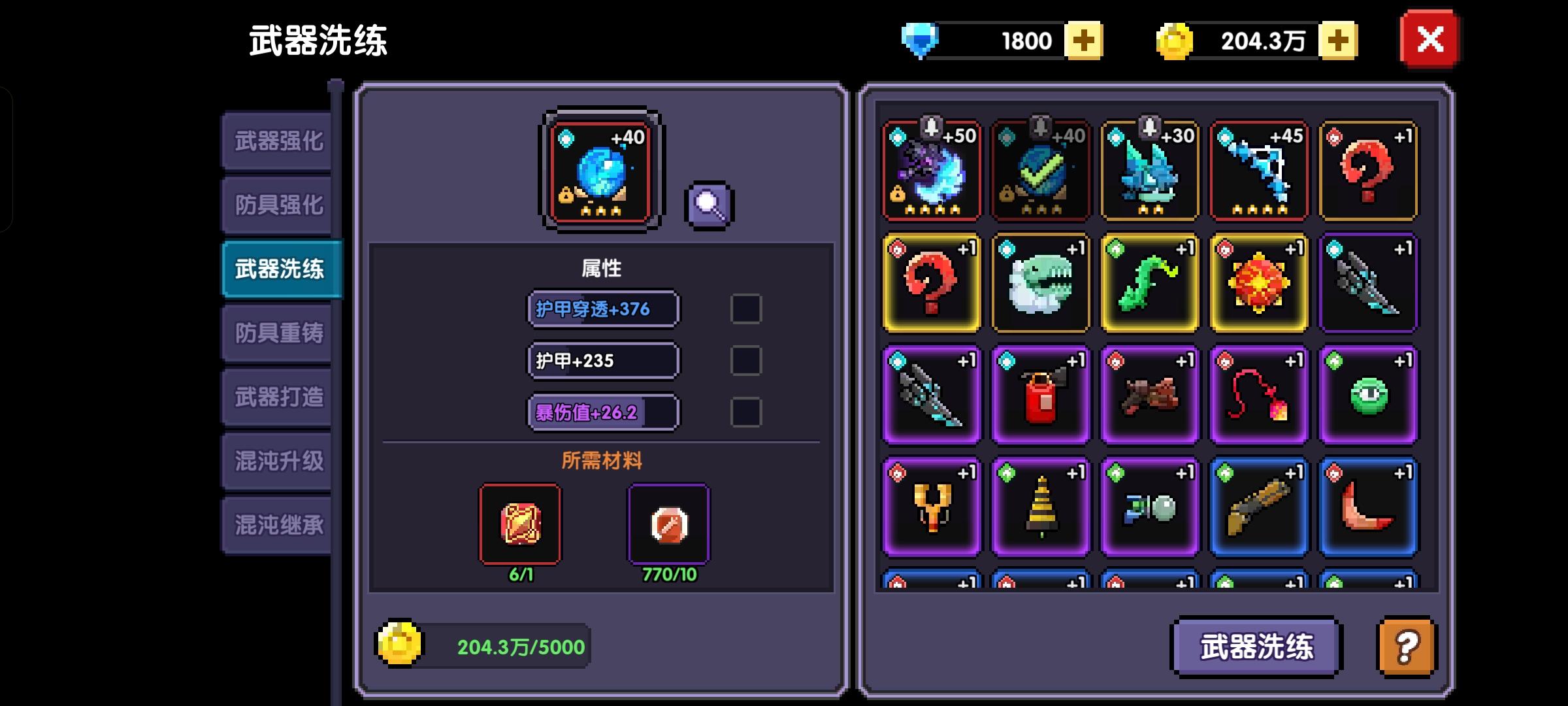This screenshot has height=706, width=1568.
Task: Open the 6/1 material item details
Action: pos(520,523)
